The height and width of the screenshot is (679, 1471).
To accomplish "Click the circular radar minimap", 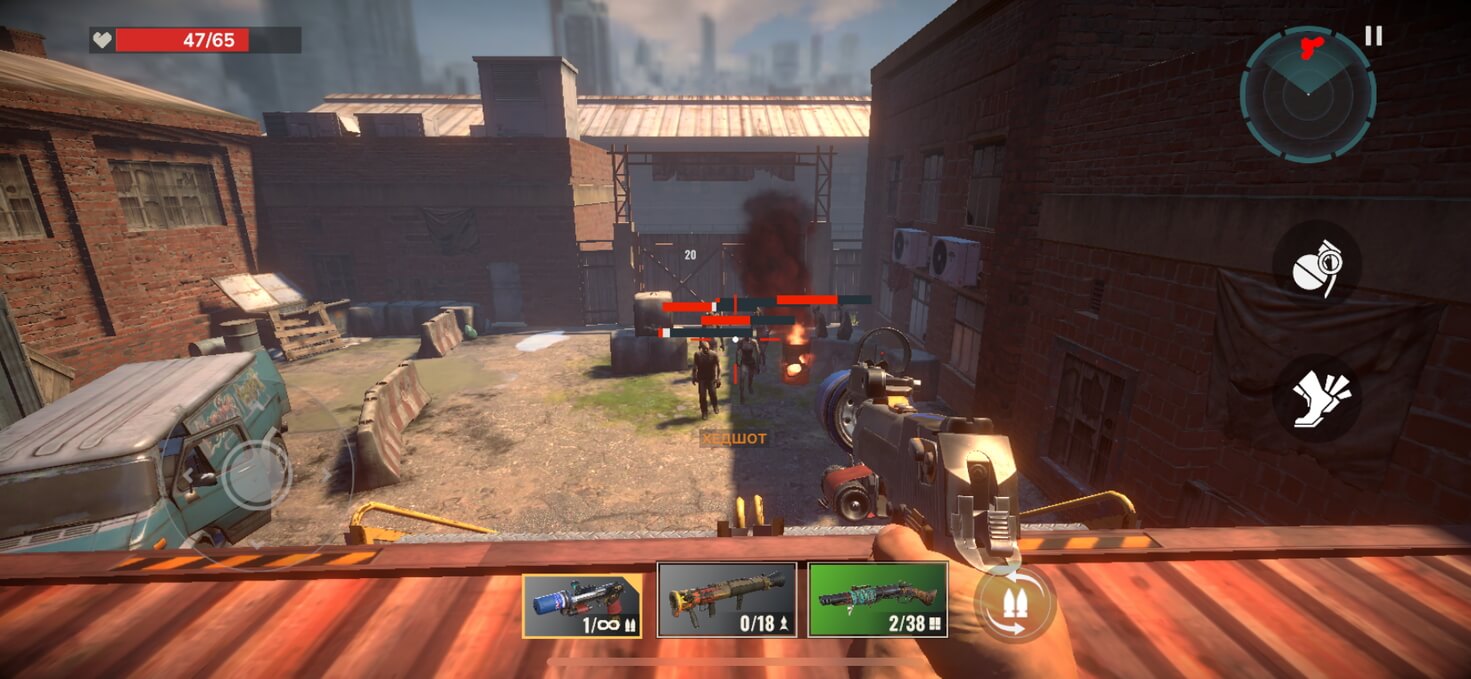I will point(1307,94).
